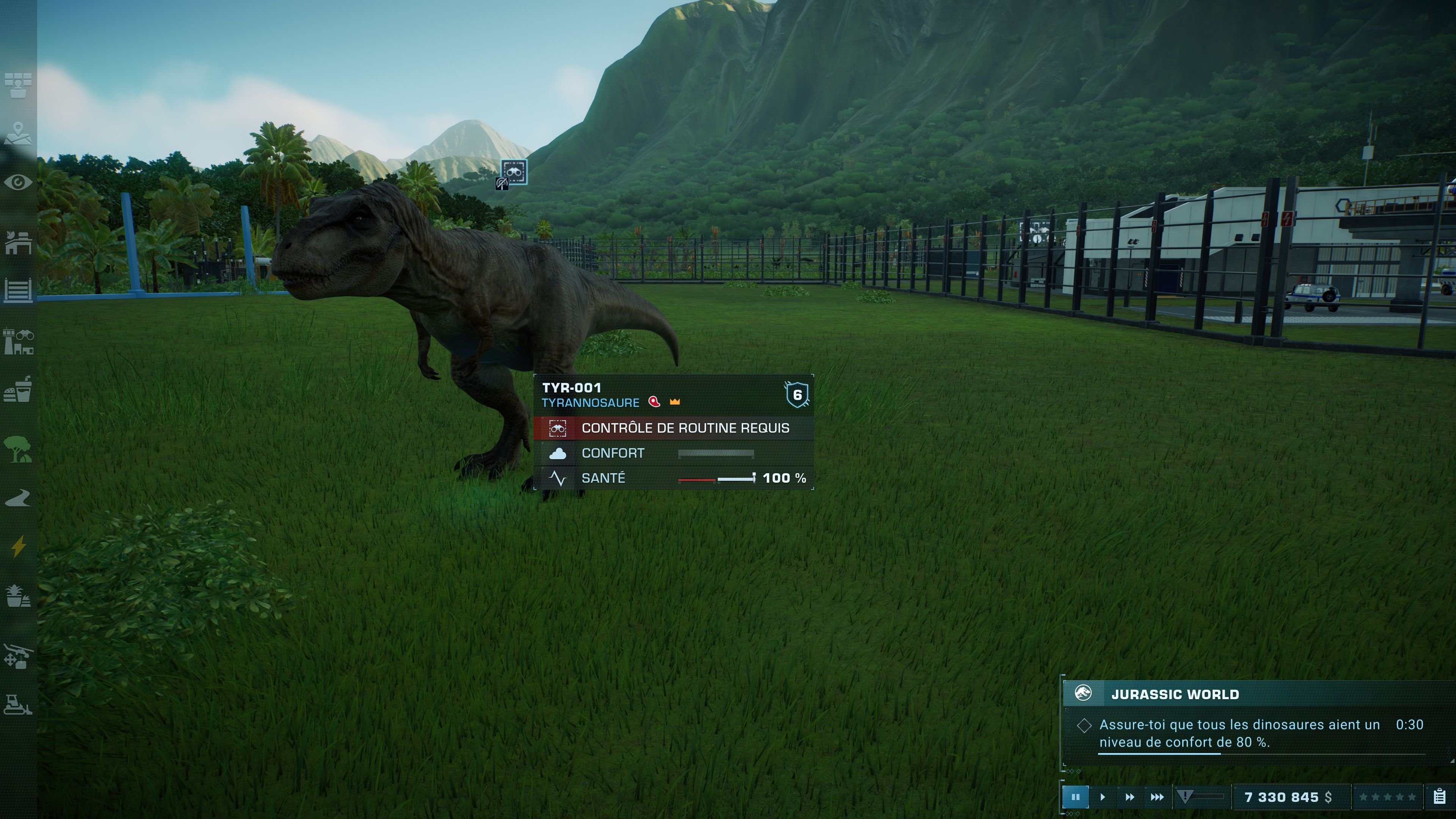This screenshot has height=819, width=1456.
Task: Select the tree-icon environment tool
Action: 18,449
